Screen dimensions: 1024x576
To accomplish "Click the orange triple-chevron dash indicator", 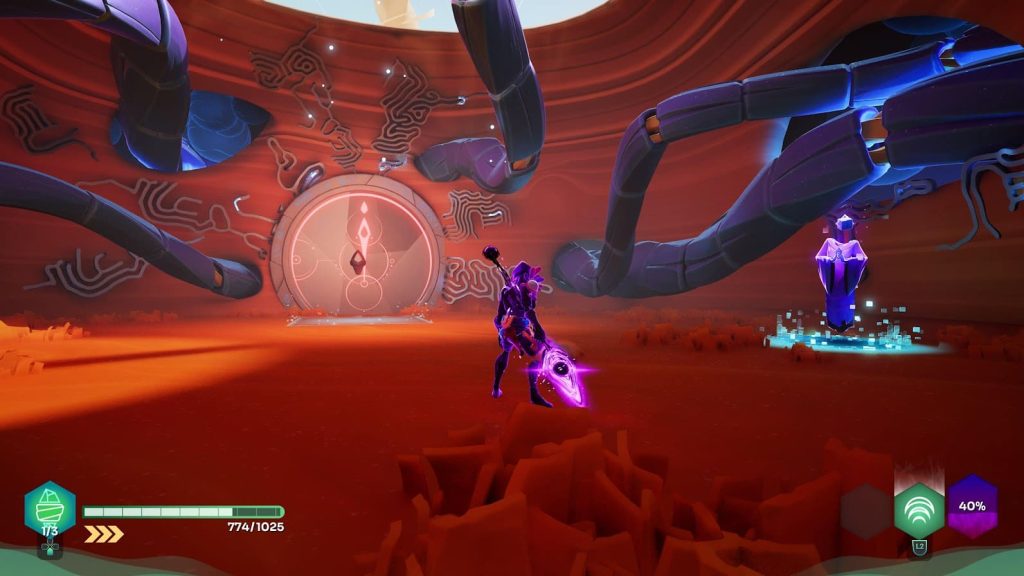I will pyautogui.click(x=103, y=534).
